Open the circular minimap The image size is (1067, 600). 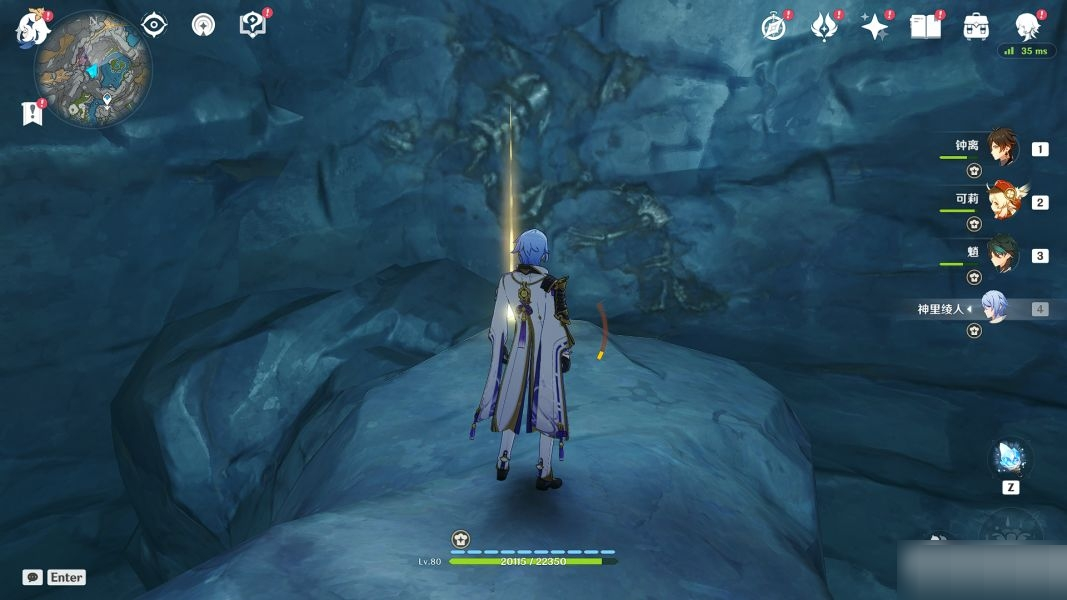(x=93, y=70)
